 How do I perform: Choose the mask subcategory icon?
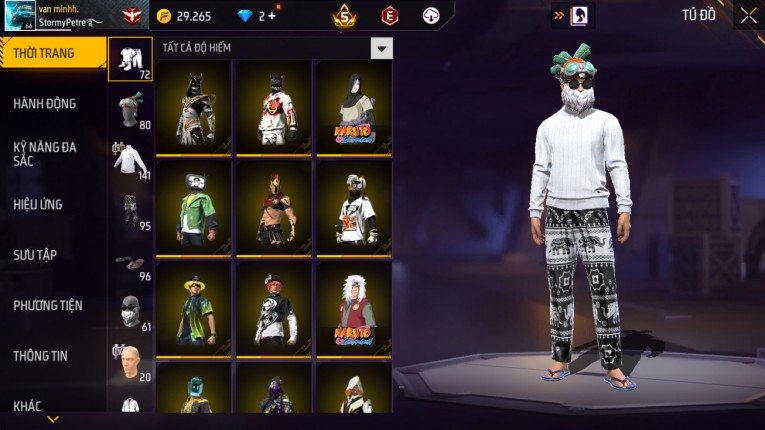point(130,312)
